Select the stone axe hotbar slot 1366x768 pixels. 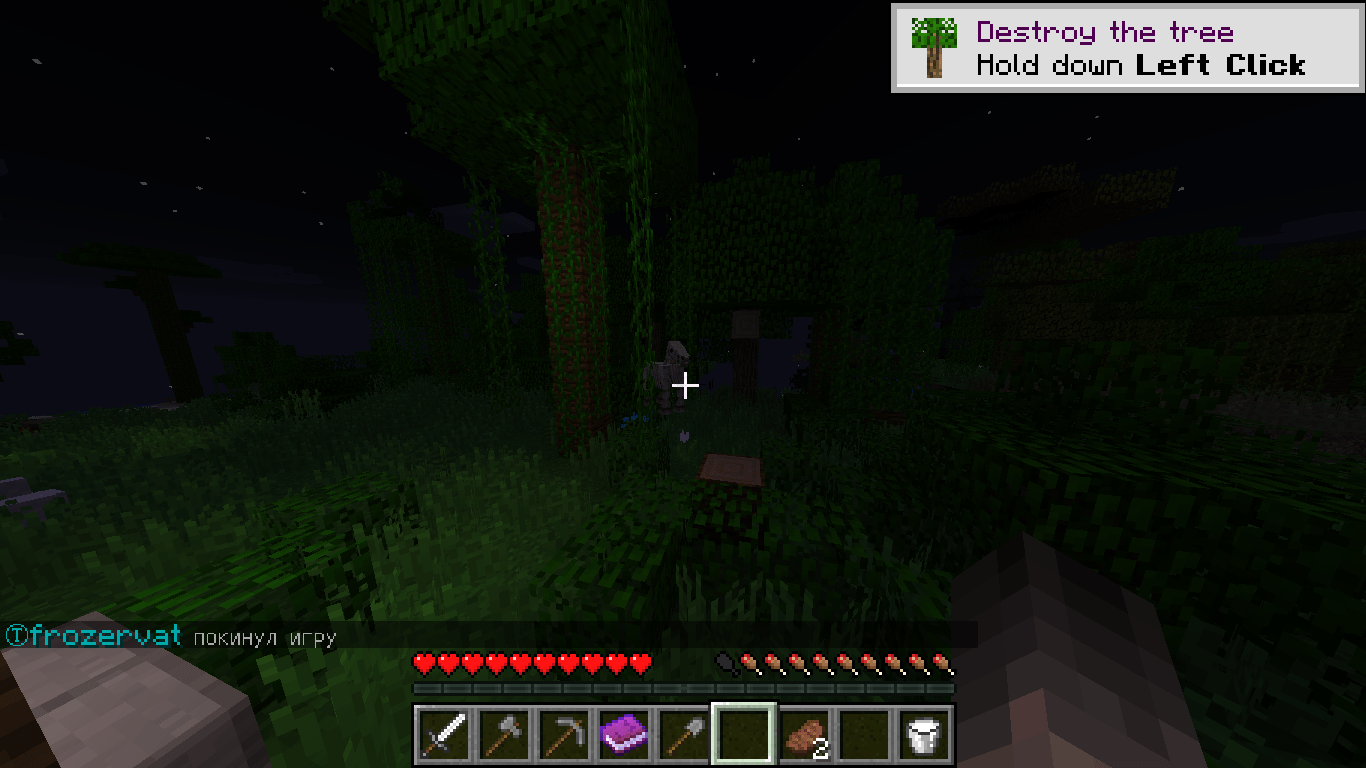[x=503, y=735]
